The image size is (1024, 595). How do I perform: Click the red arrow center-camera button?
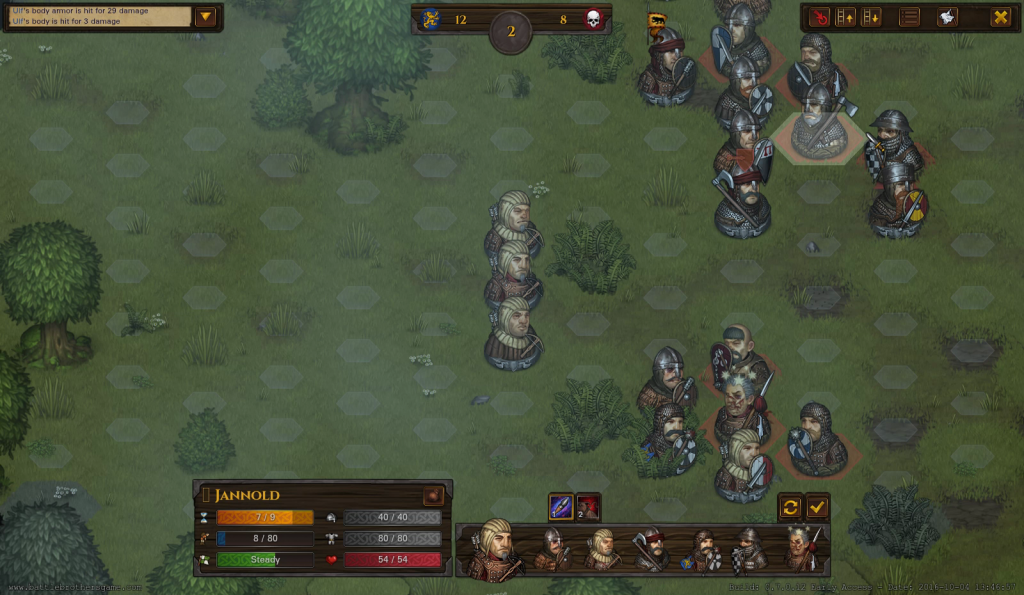pyautogui.click(x=819, y=17)
